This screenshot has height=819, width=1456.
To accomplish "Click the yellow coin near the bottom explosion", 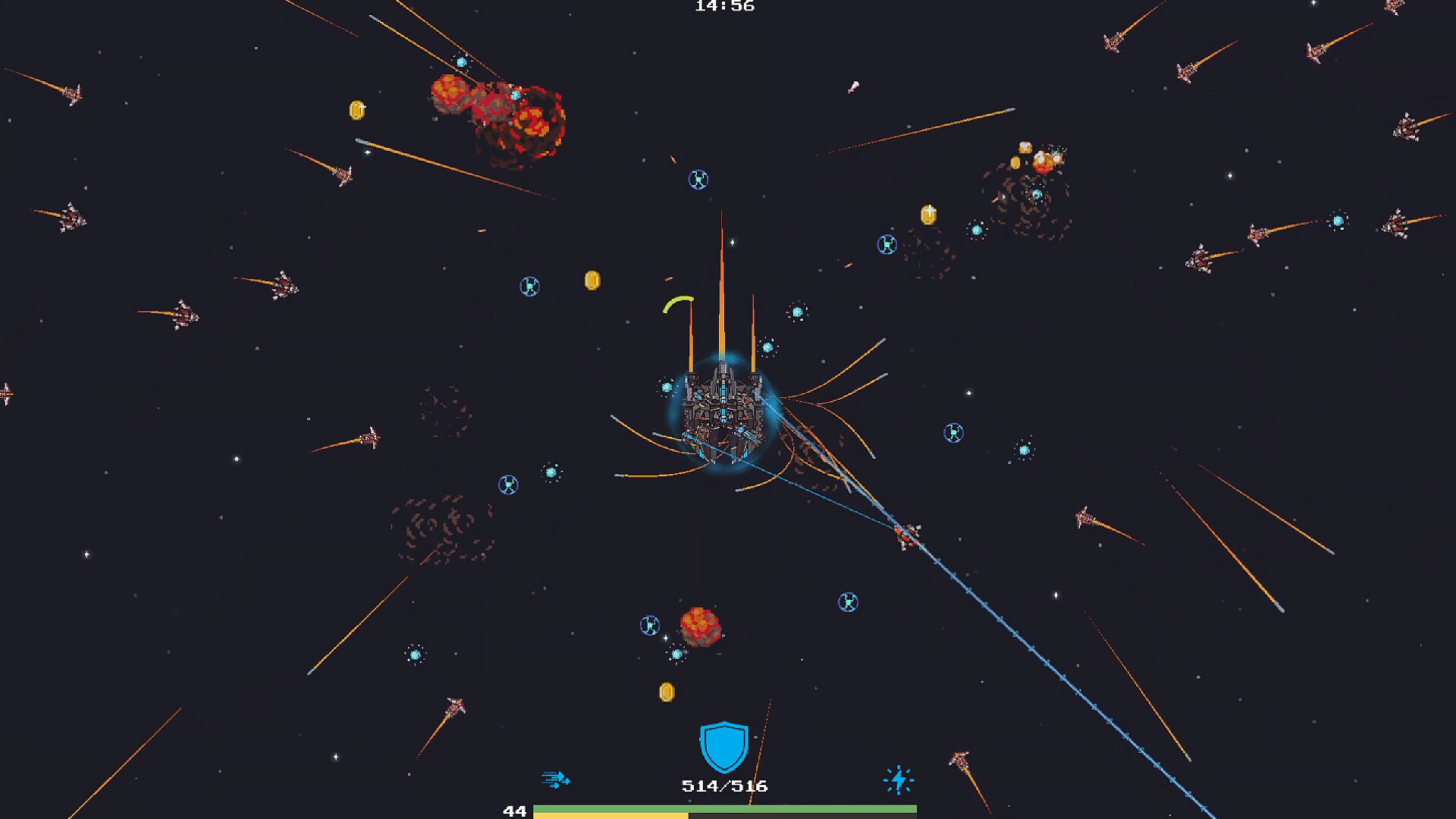I will pos(667,692).
